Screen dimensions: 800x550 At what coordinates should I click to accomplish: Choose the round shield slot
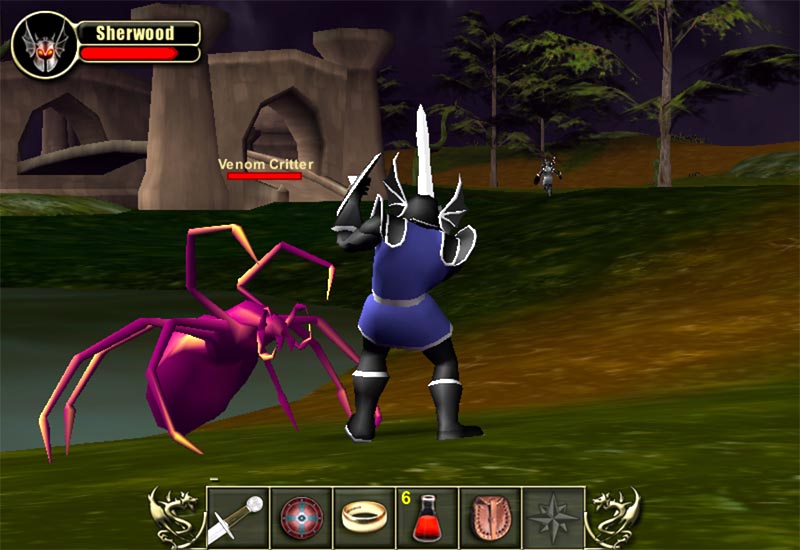[x=301, y=517]
